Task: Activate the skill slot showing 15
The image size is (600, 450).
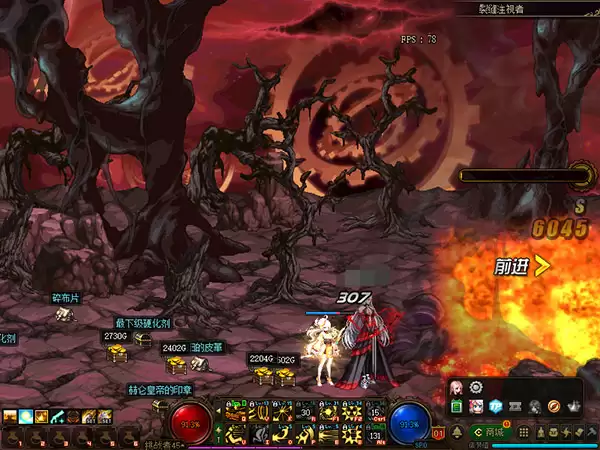Action: pos(377,414)
